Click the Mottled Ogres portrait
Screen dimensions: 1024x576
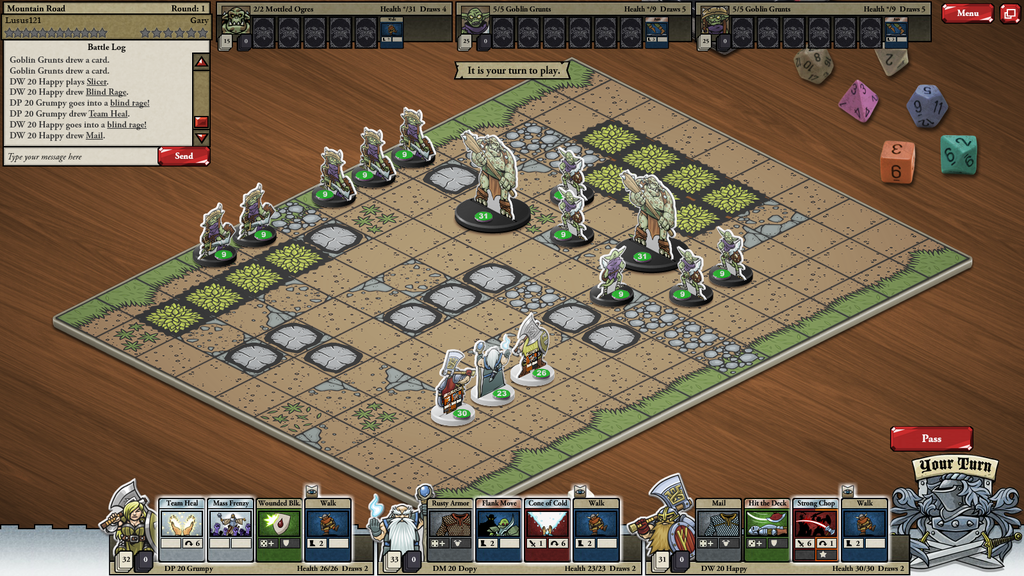(236, 21)
